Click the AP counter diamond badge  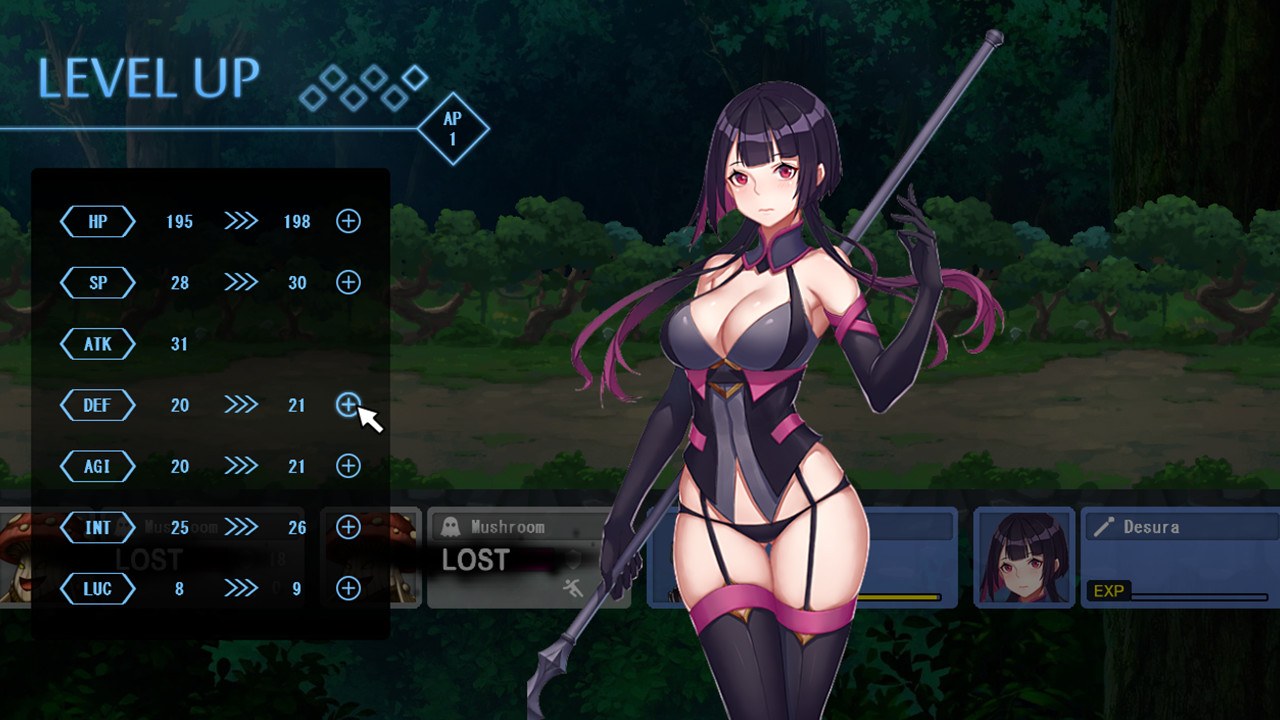454,128
